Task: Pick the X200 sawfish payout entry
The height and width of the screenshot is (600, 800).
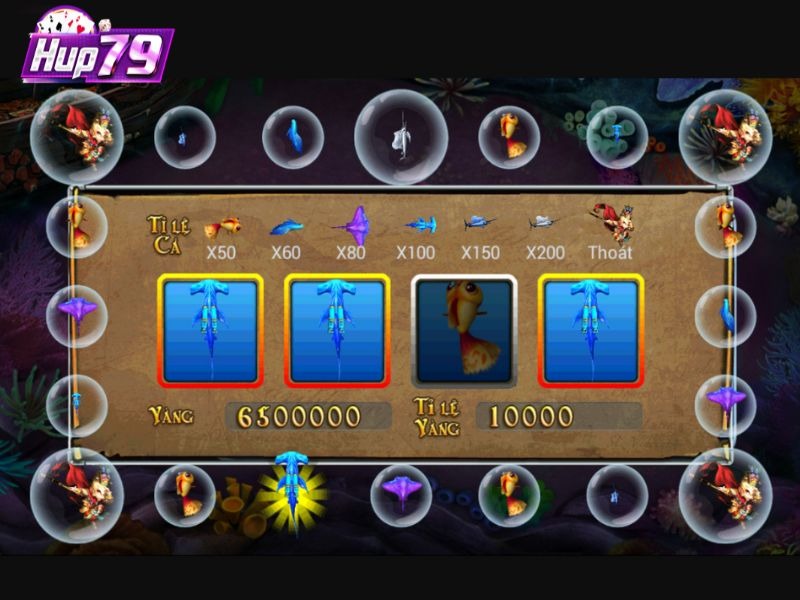Action: pos(544,224)
